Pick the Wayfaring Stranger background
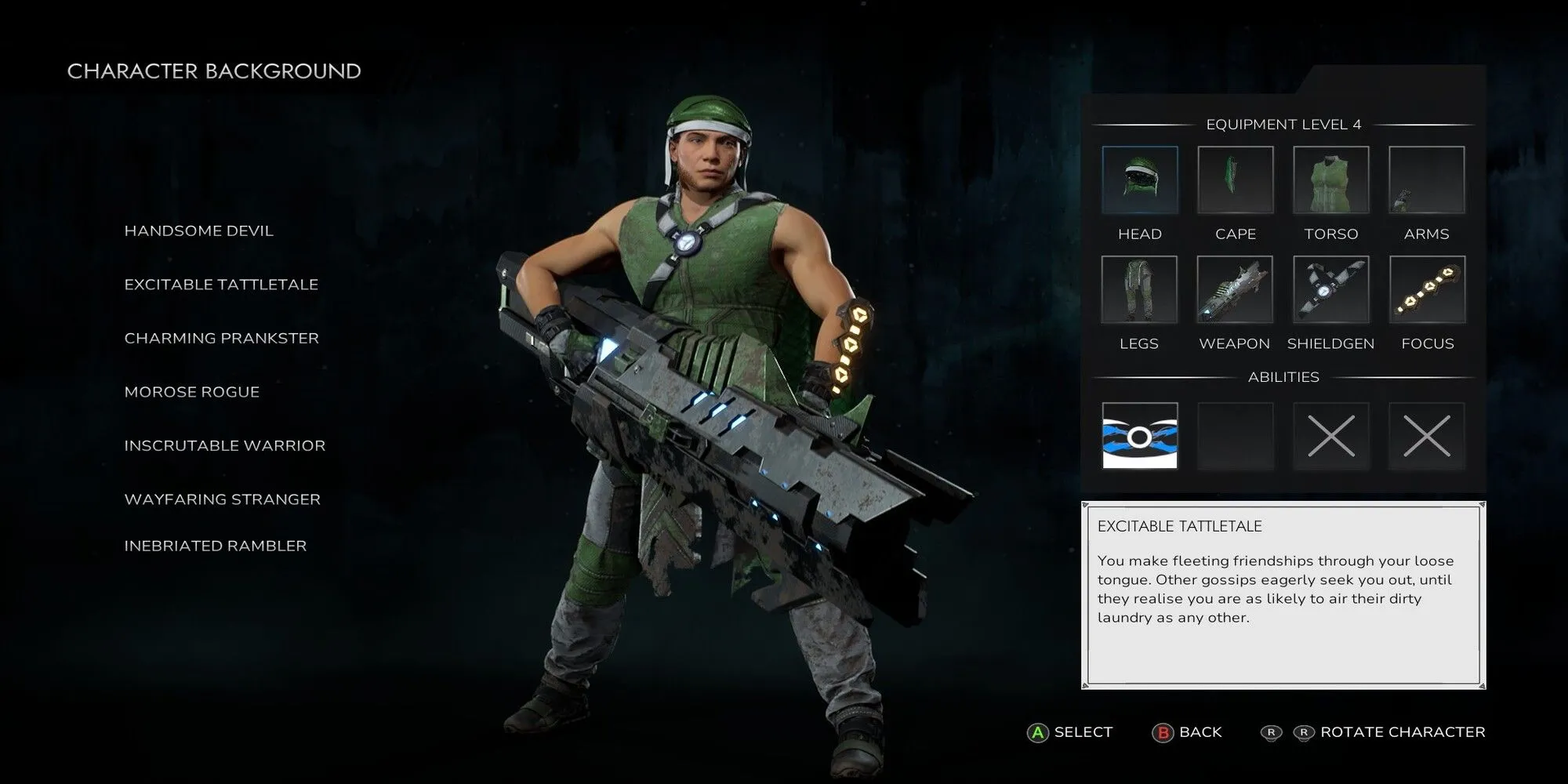The width and height of the screenshot is (1568, 784). click(222, 499)
